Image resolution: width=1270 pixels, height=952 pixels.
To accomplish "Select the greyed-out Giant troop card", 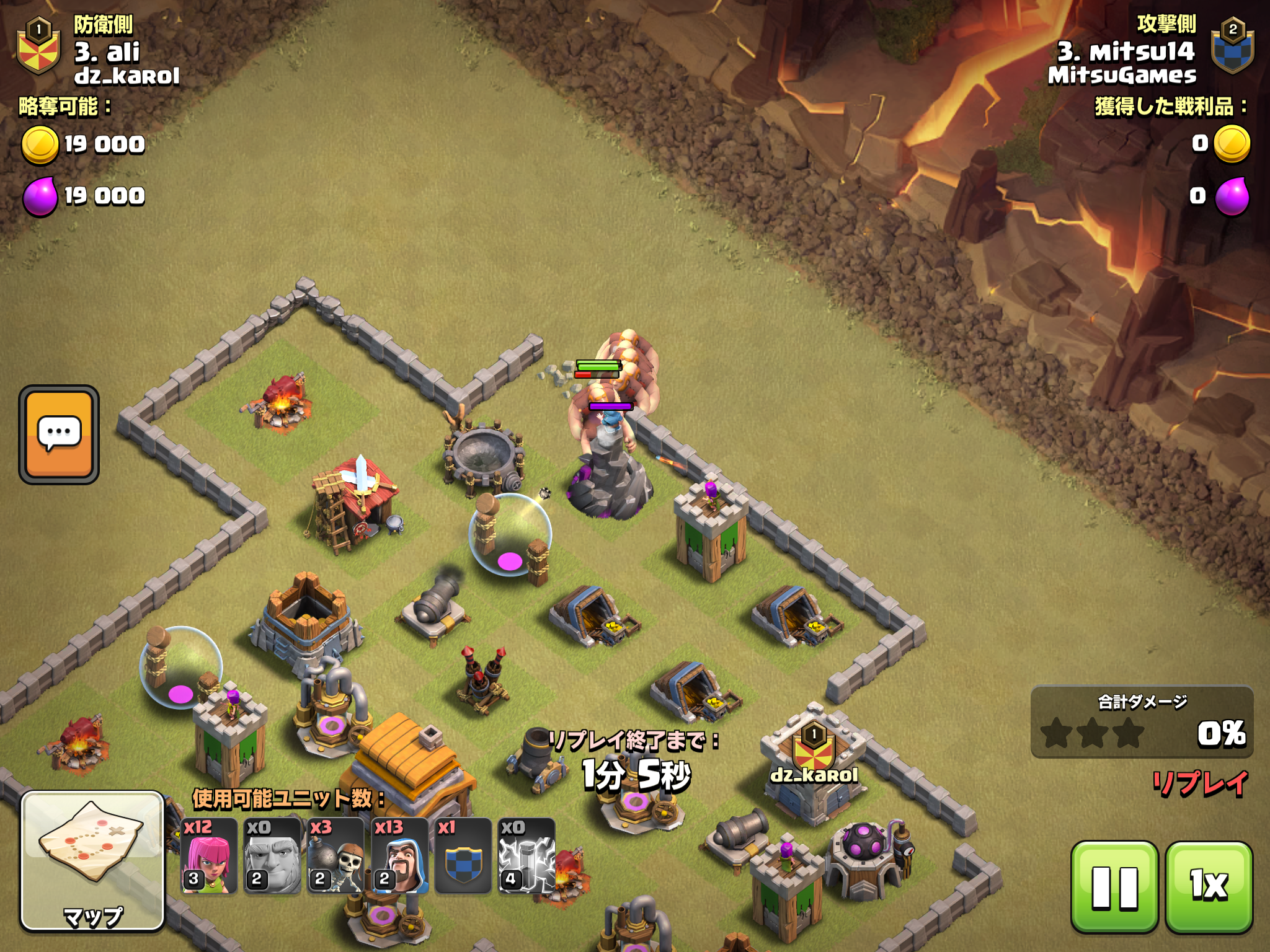I will click(x=272, y=856).
